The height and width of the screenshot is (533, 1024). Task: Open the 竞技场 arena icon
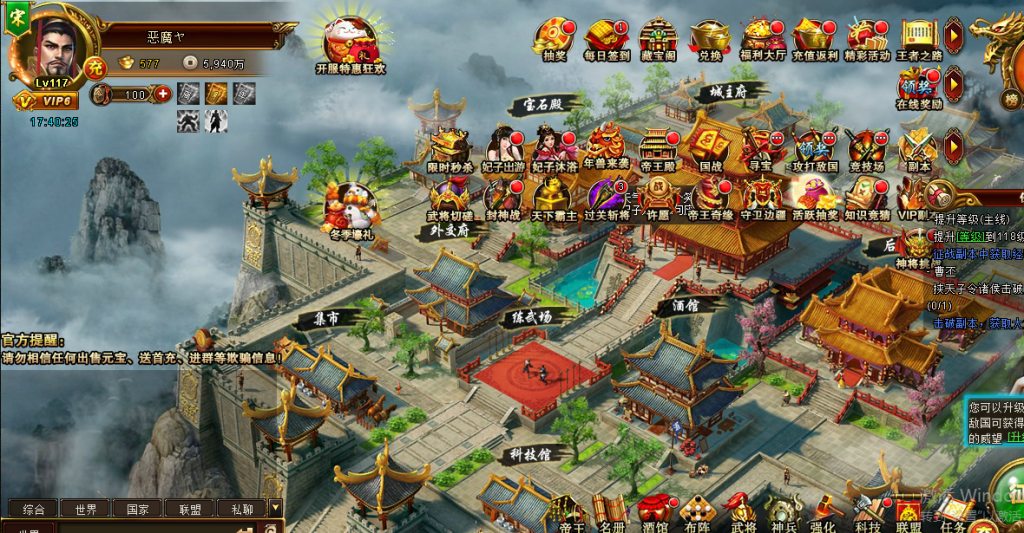tap(865, 148)
